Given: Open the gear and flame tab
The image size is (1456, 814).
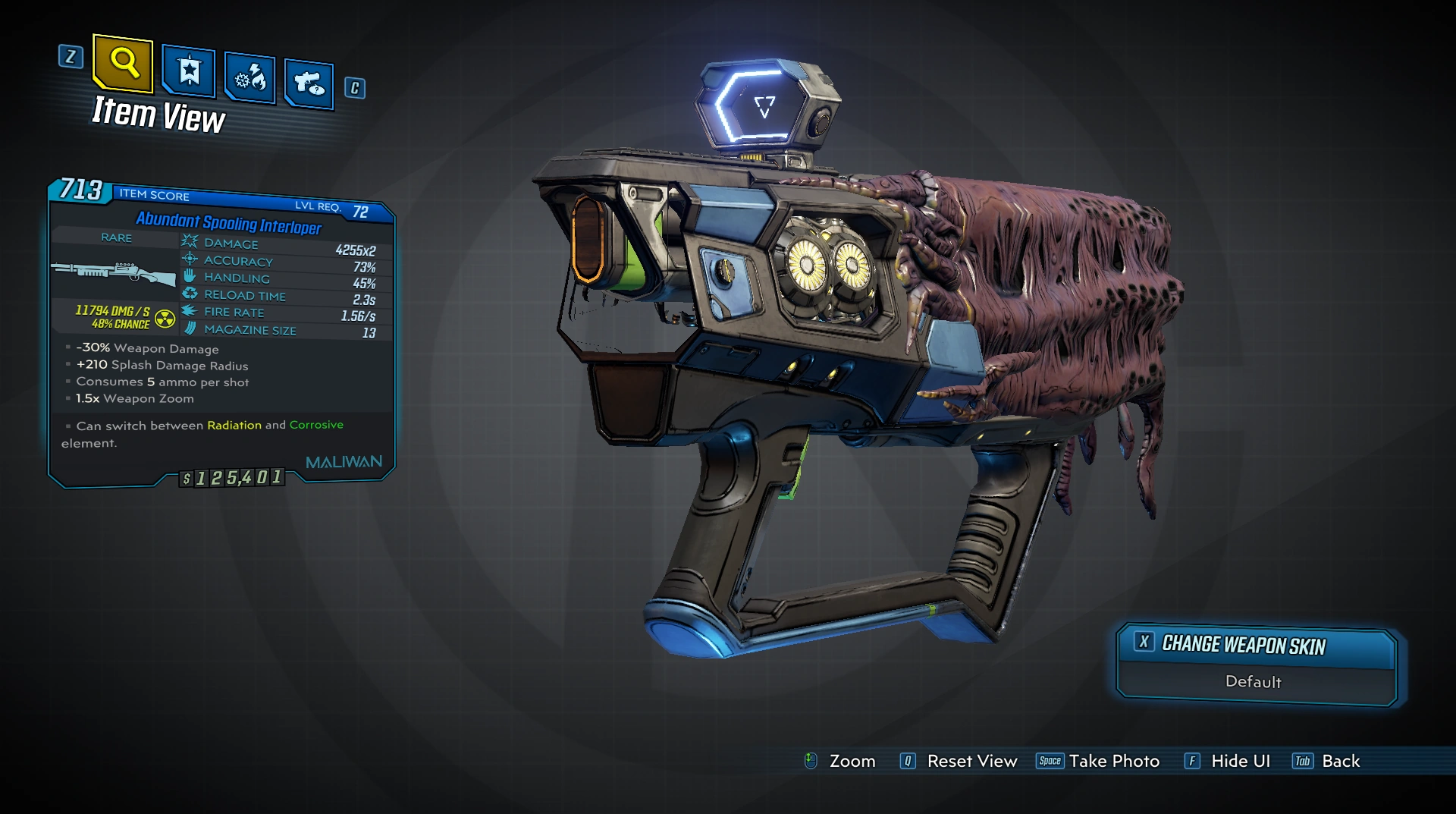Looking at the screenshot, I should (x=250, y=77).
